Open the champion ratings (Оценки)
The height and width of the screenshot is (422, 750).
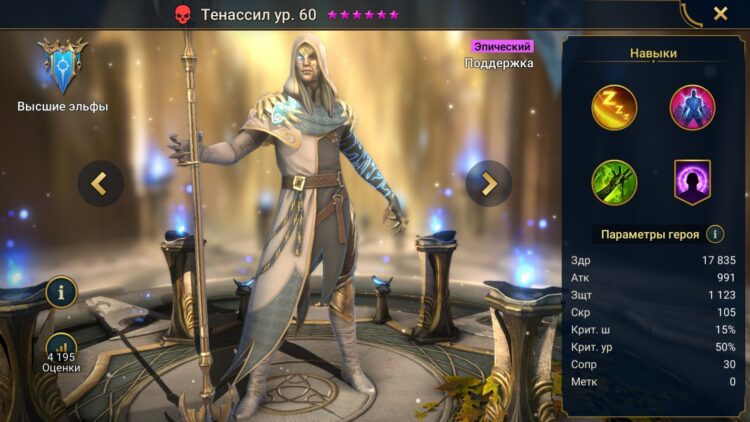62,352
